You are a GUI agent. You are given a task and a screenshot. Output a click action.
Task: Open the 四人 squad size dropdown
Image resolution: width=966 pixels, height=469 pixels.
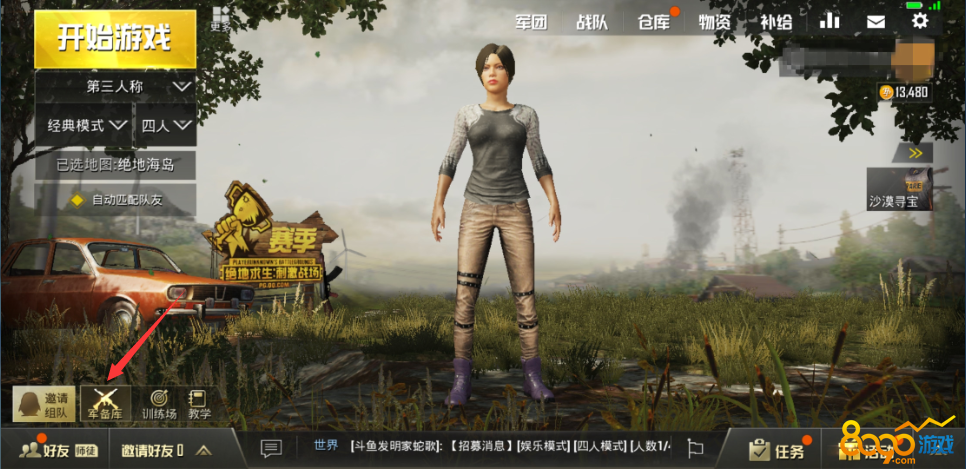[x=166, y=126]
